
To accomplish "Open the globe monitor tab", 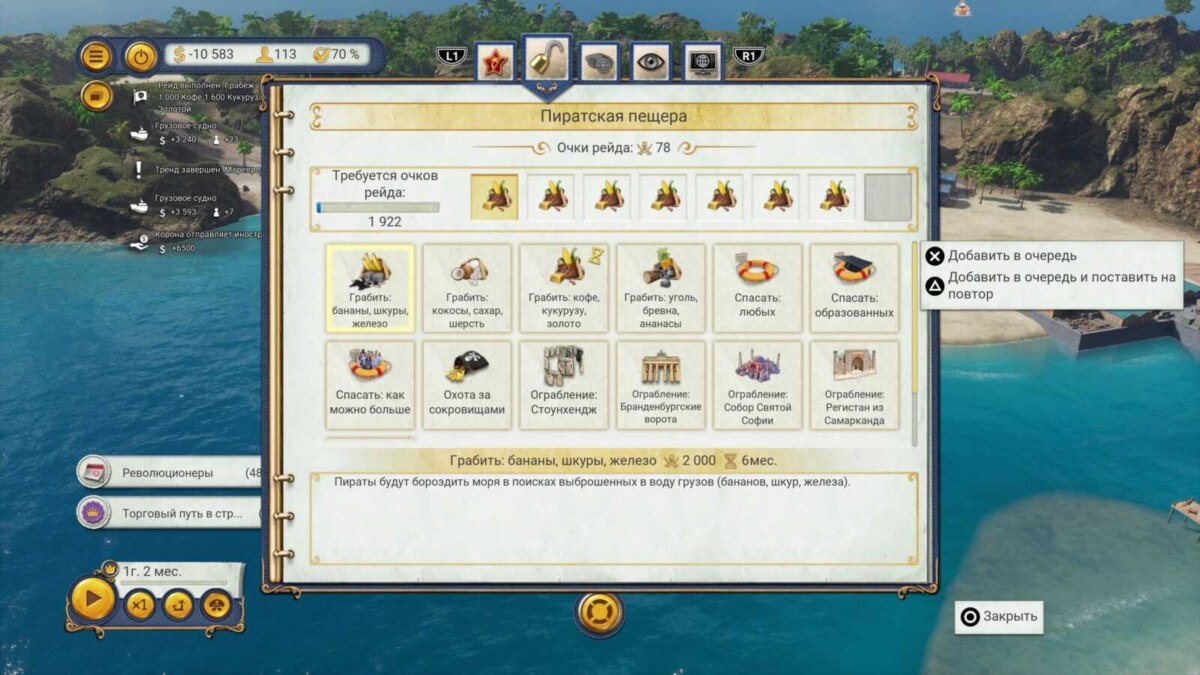I will point(703,62).
